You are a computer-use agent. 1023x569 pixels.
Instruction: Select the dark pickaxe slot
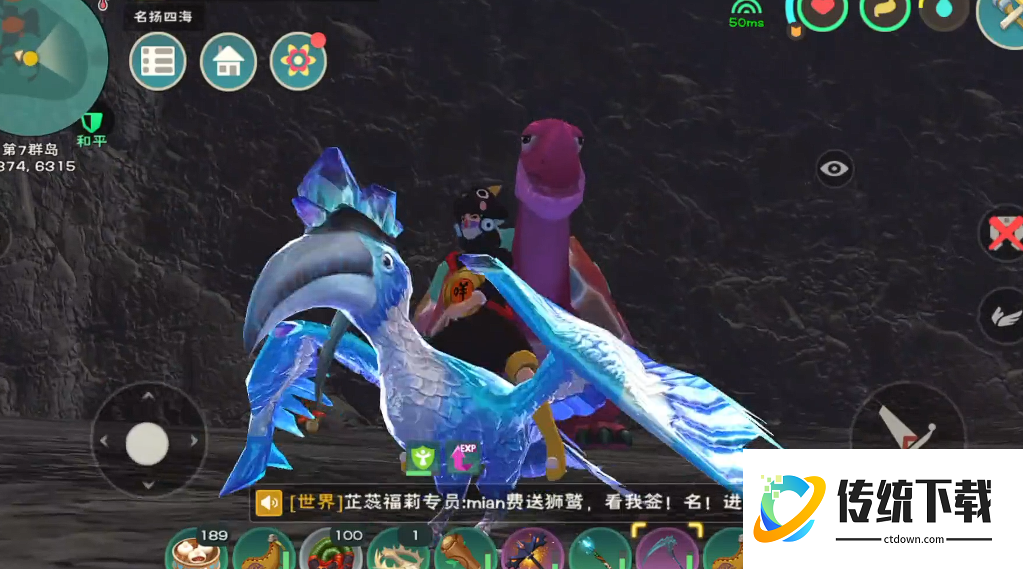point(533,553)
